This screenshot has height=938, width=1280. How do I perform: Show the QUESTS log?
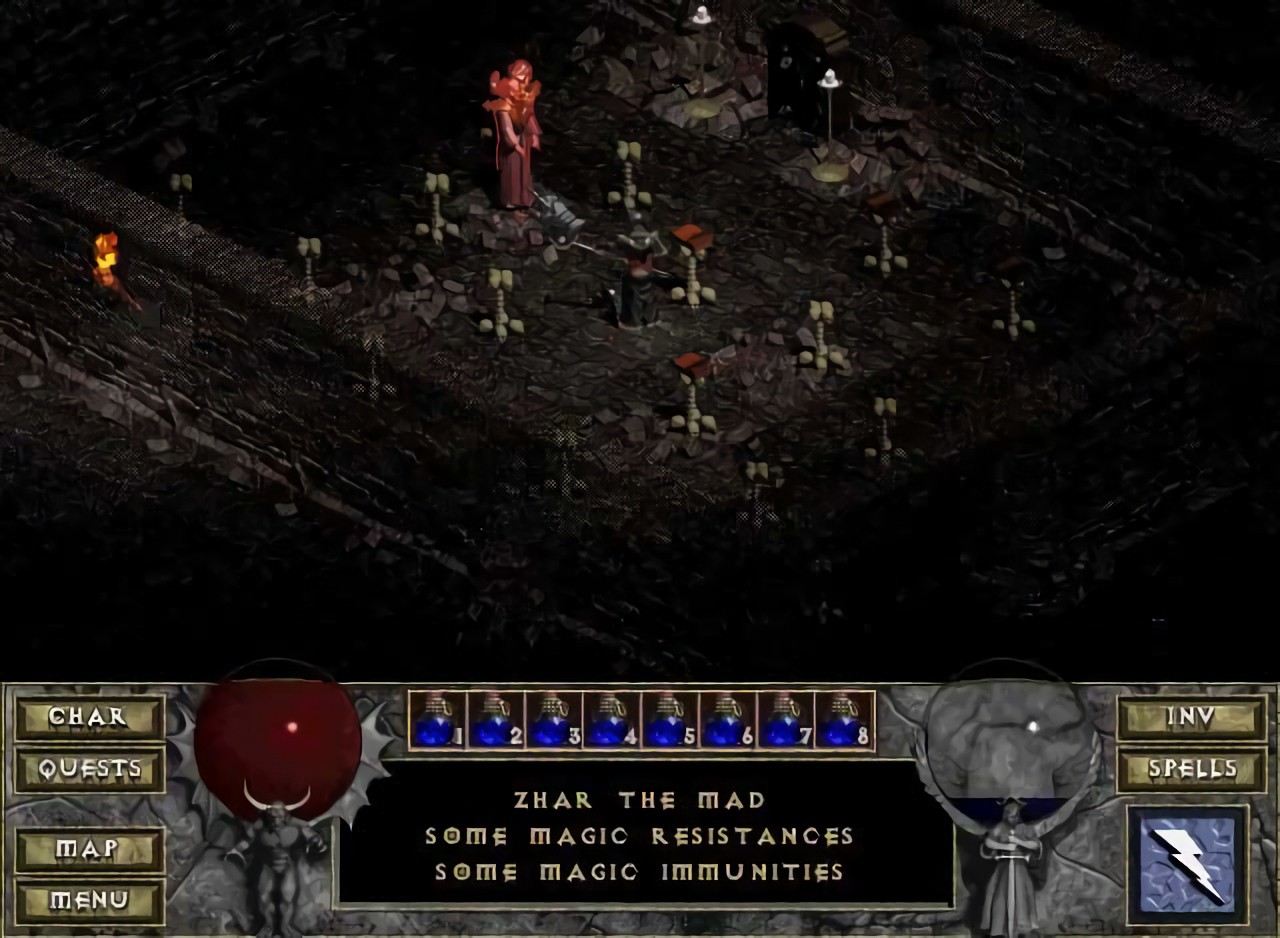tap(89, 769)
